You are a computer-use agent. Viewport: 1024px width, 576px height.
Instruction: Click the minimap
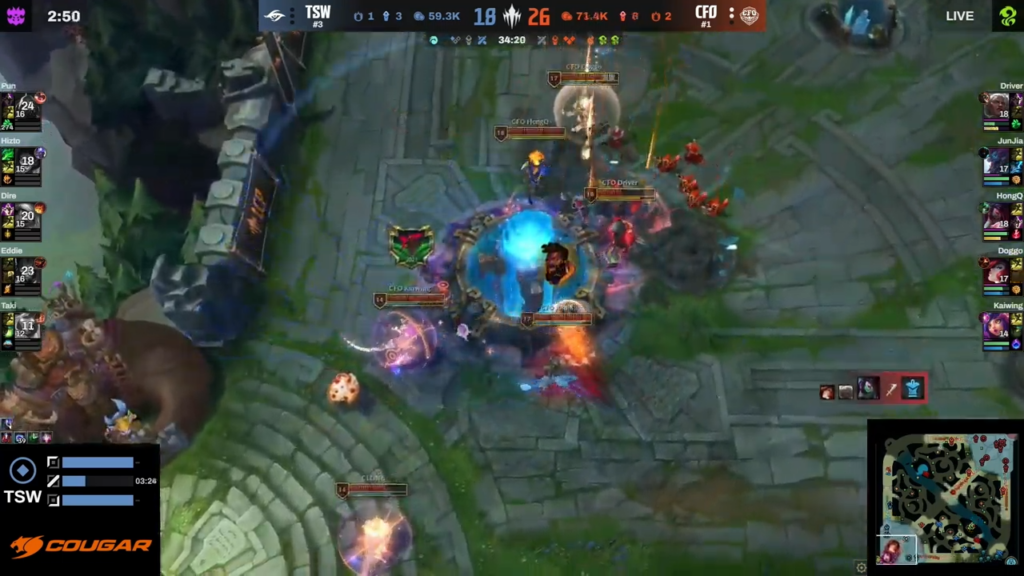[x=945, y=497]
